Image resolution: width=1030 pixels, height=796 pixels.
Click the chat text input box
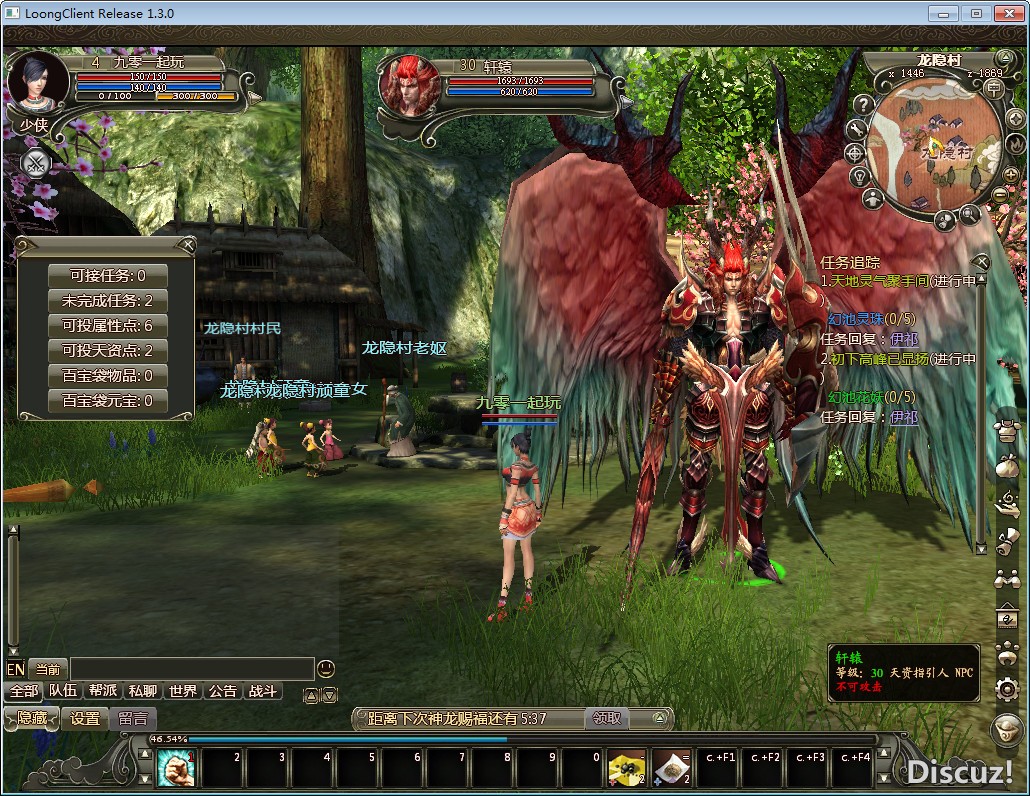click(x=192, y=669)
